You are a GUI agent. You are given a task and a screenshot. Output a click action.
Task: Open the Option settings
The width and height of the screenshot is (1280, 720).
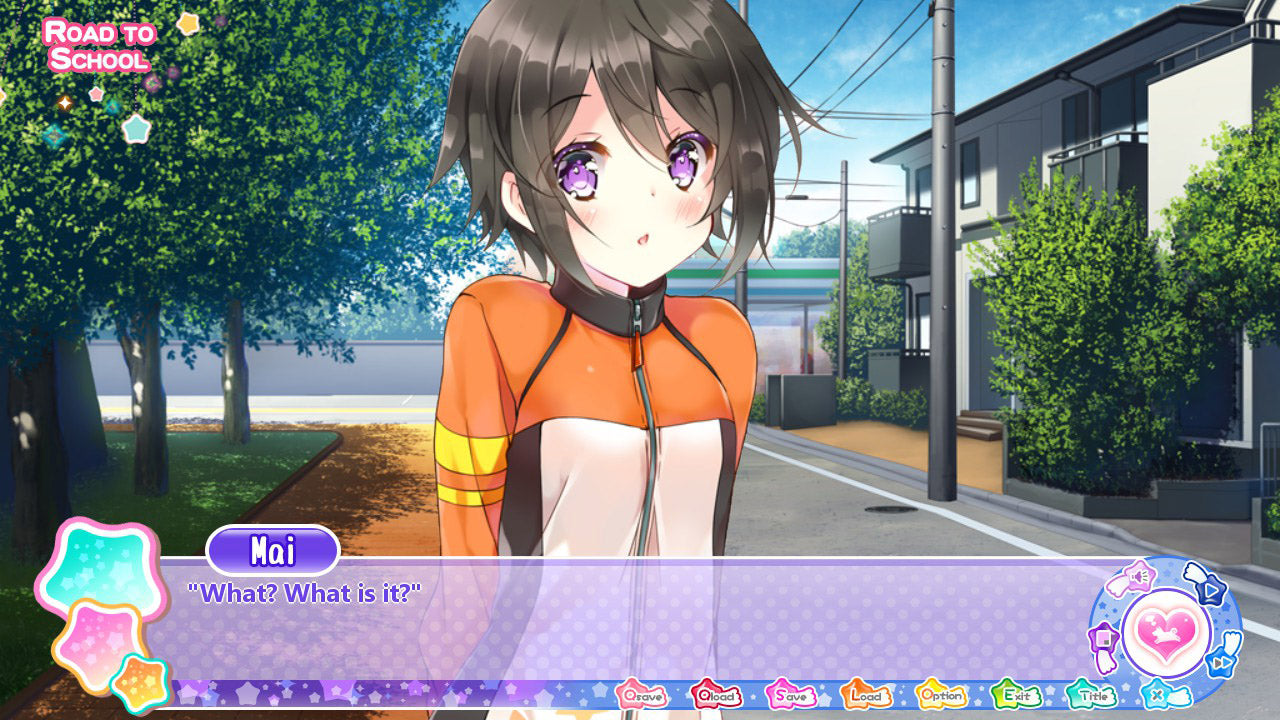pyautogui.click(x=941, y=695)
